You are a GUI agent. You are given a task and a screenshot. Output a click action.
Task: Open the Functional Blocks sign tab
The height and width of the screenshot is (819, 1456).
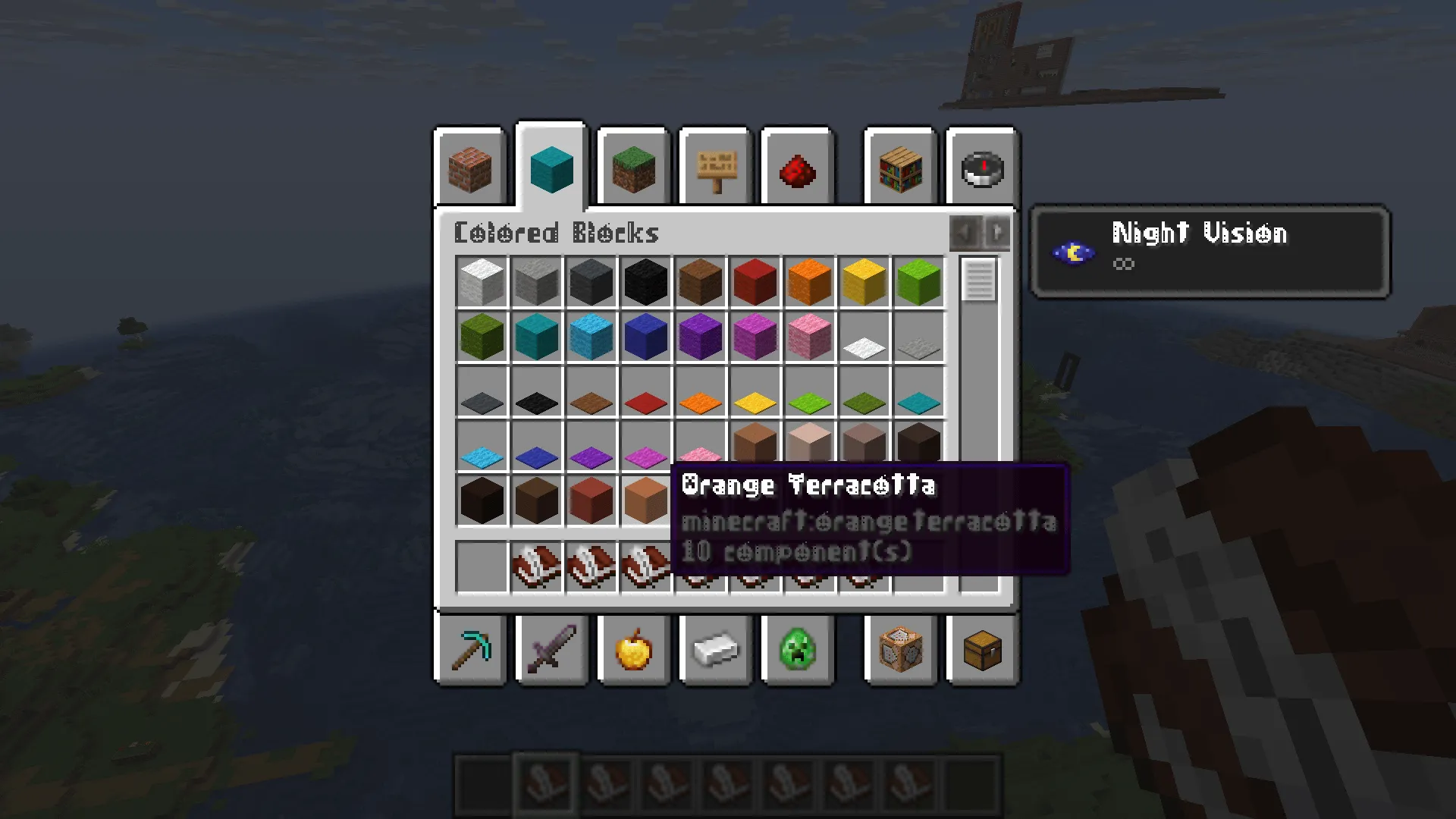coord(715,168)
